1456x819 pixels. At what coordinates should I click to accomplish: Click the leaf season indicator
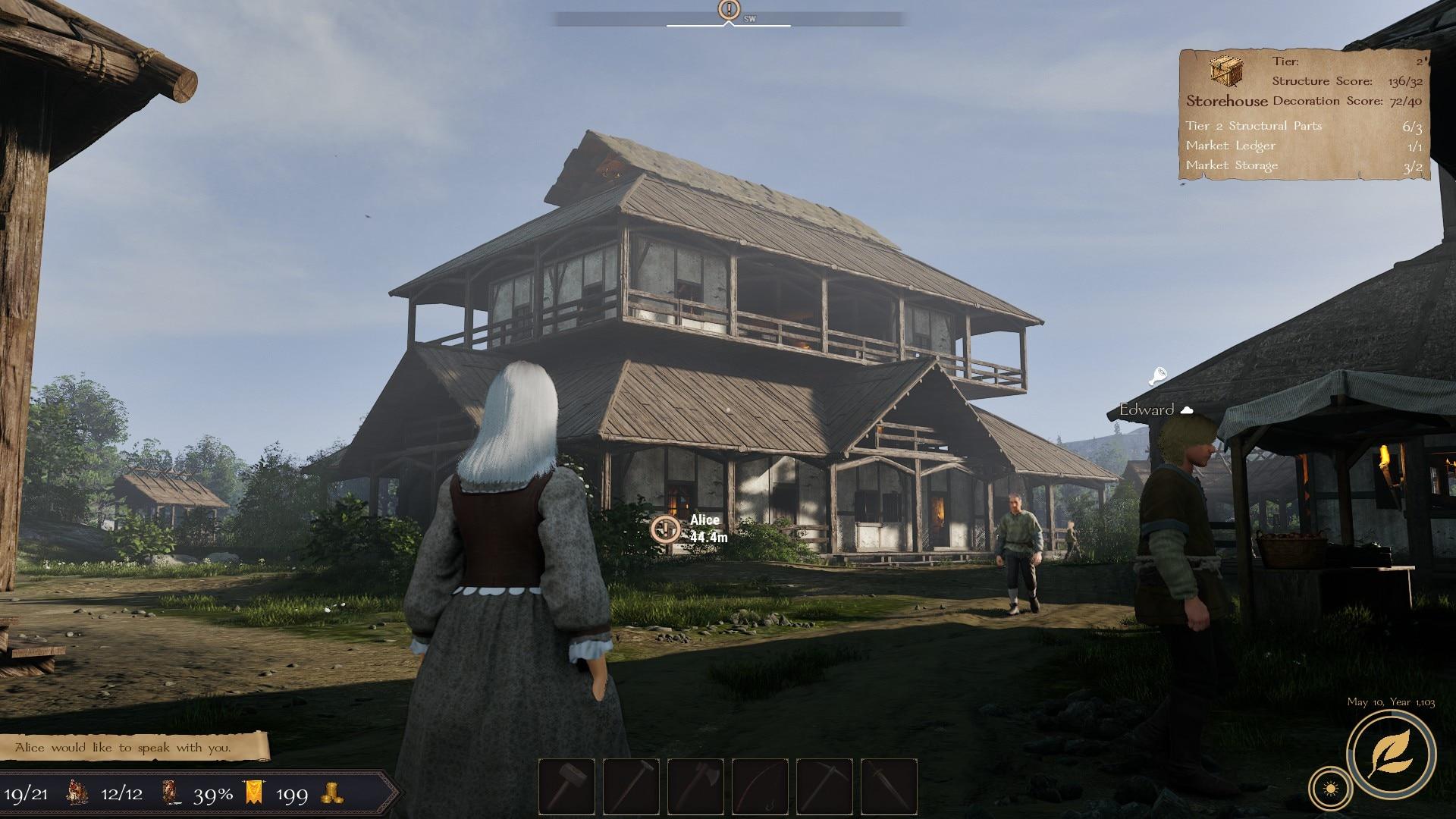[x=1391, y=754]
